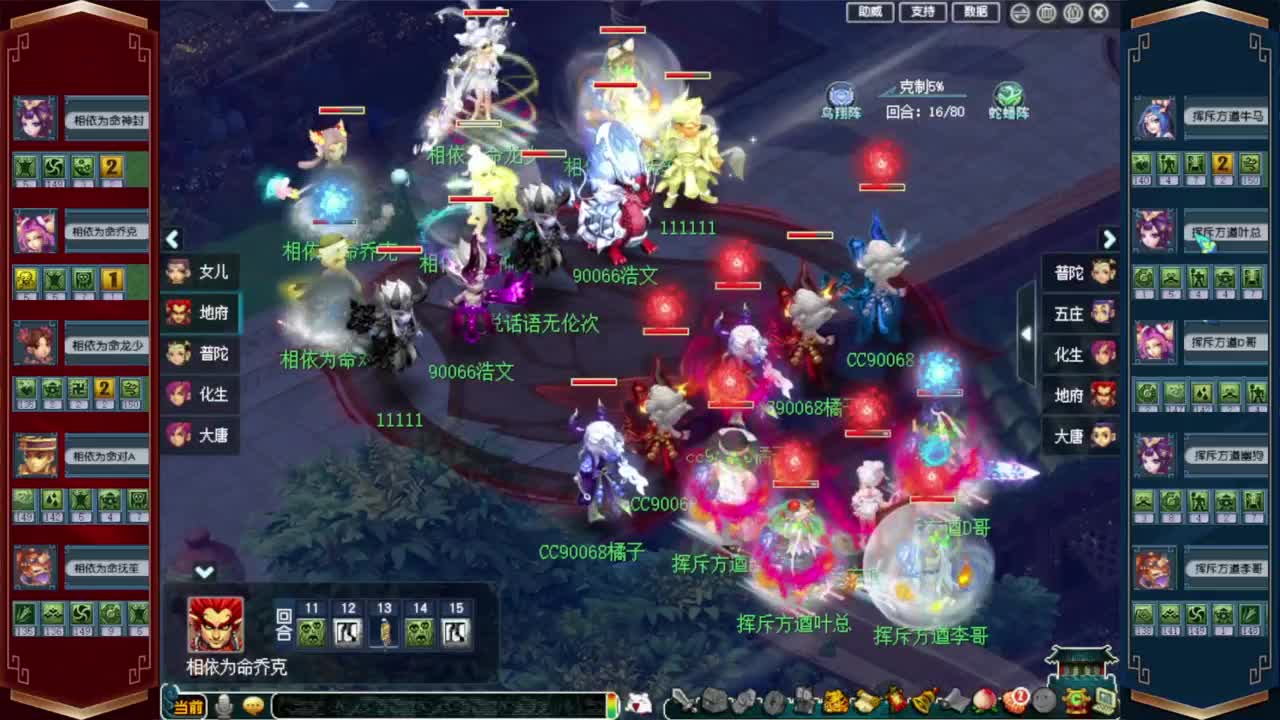This screenshot has height=720, width=1280.
Task: Toggle the emoji bubble icon in chat bar
Action: click(253, 704)
